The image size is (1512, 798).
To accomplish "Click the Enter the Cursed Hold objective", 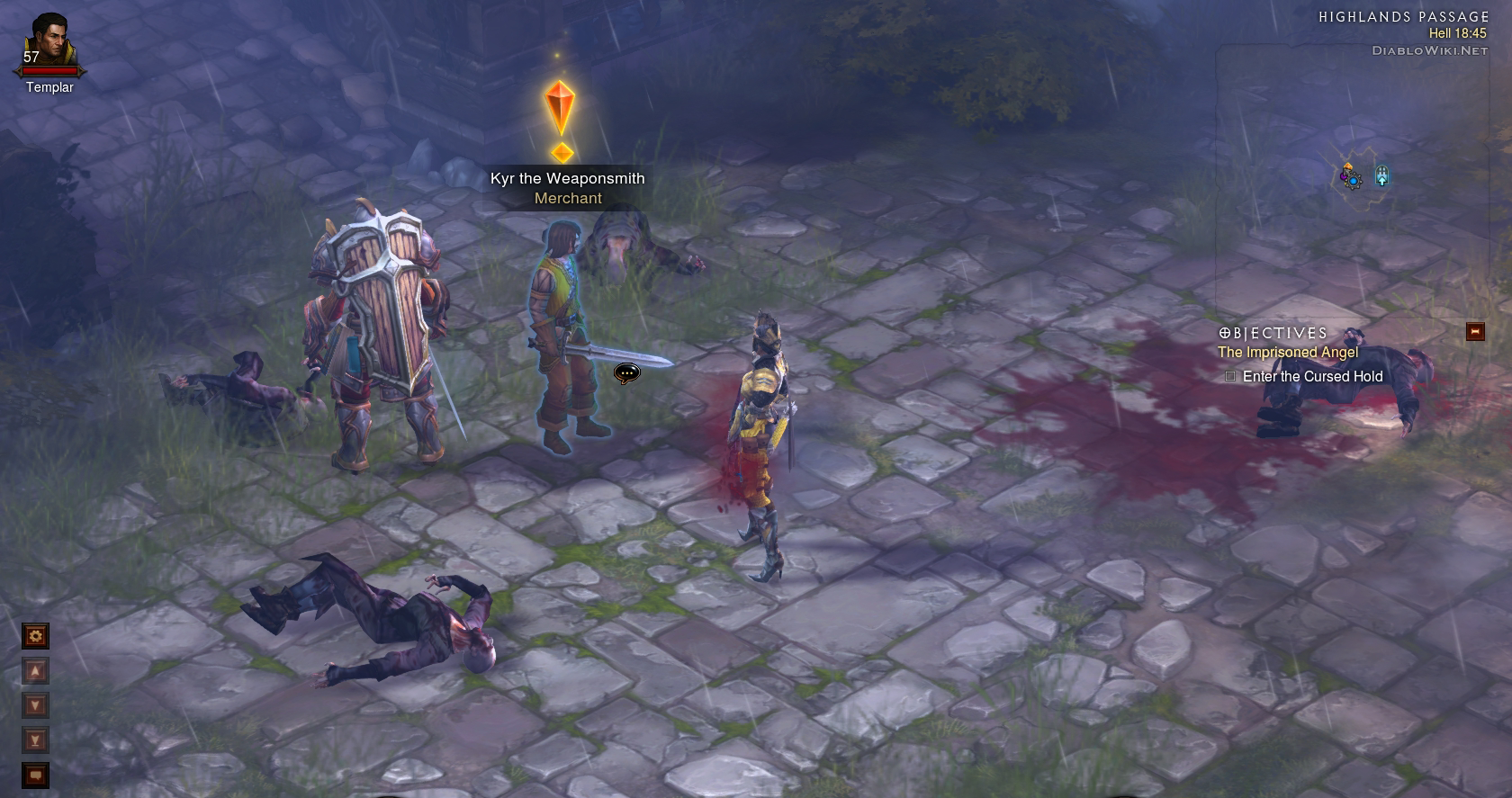I will tap(1311, 377).
